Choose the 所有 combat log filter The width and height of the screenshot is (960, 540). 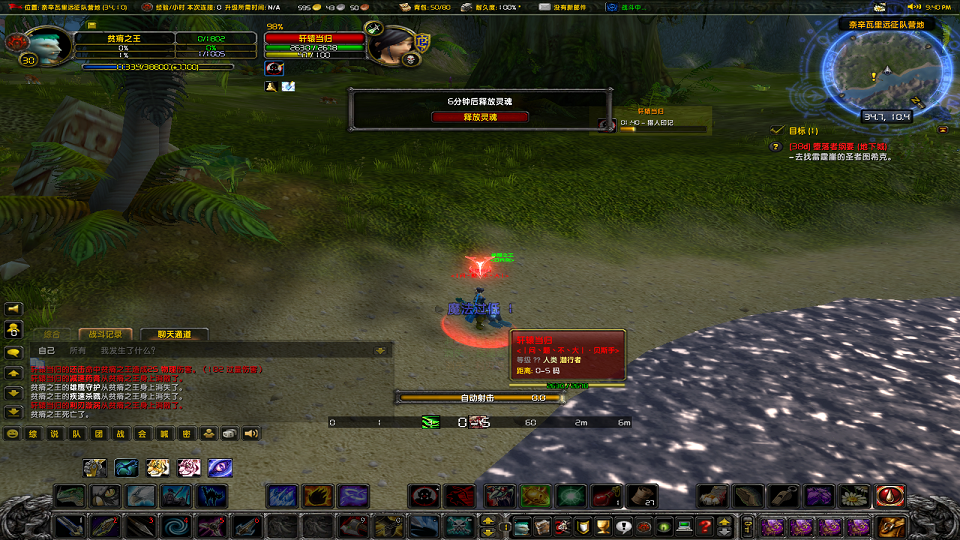(x=78, y=351)
